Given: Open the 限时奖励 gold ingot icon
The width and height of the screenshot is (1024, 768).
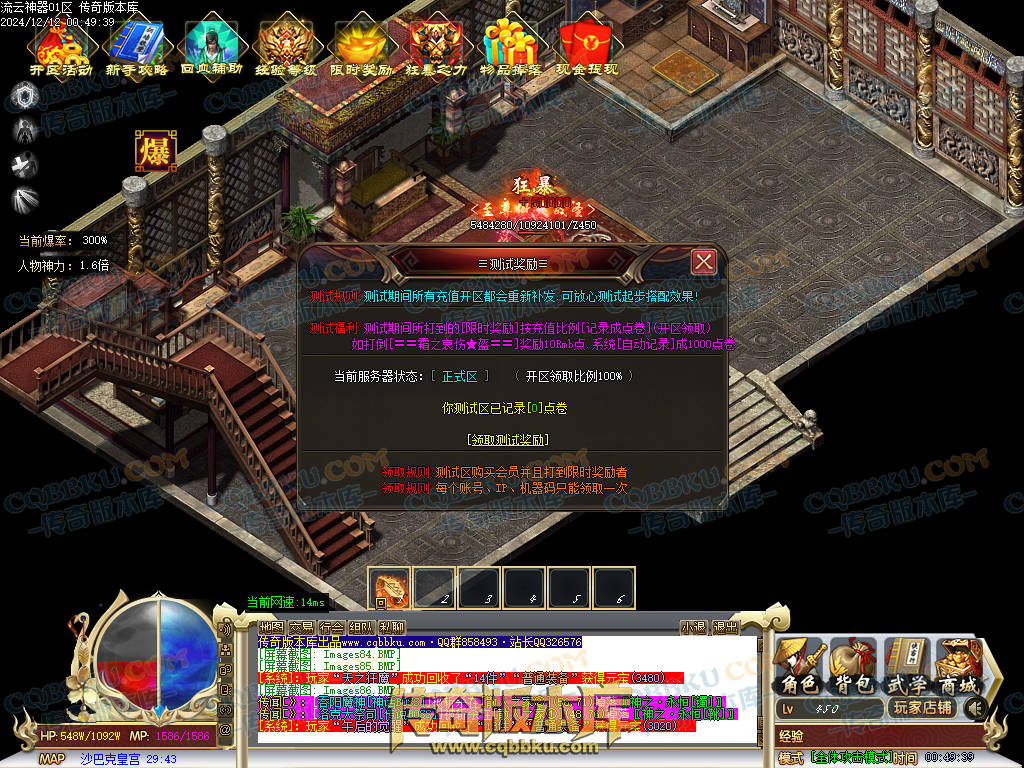Looking at the screenshot, I should click(x=361, y=50).
